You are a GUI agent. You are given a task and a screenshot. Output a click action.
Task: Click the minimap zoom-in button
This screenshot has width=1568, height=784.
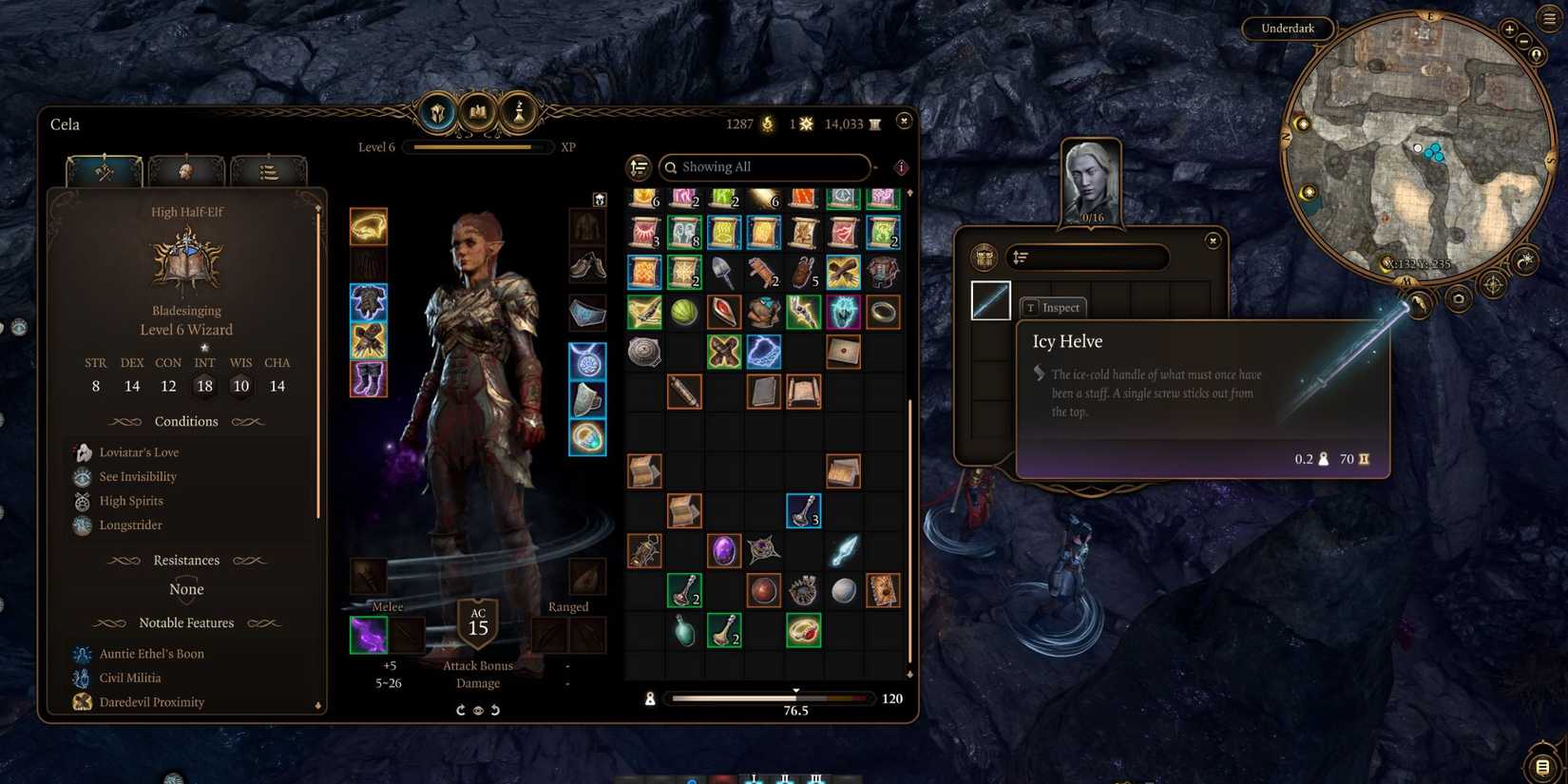pos(1509,30)
